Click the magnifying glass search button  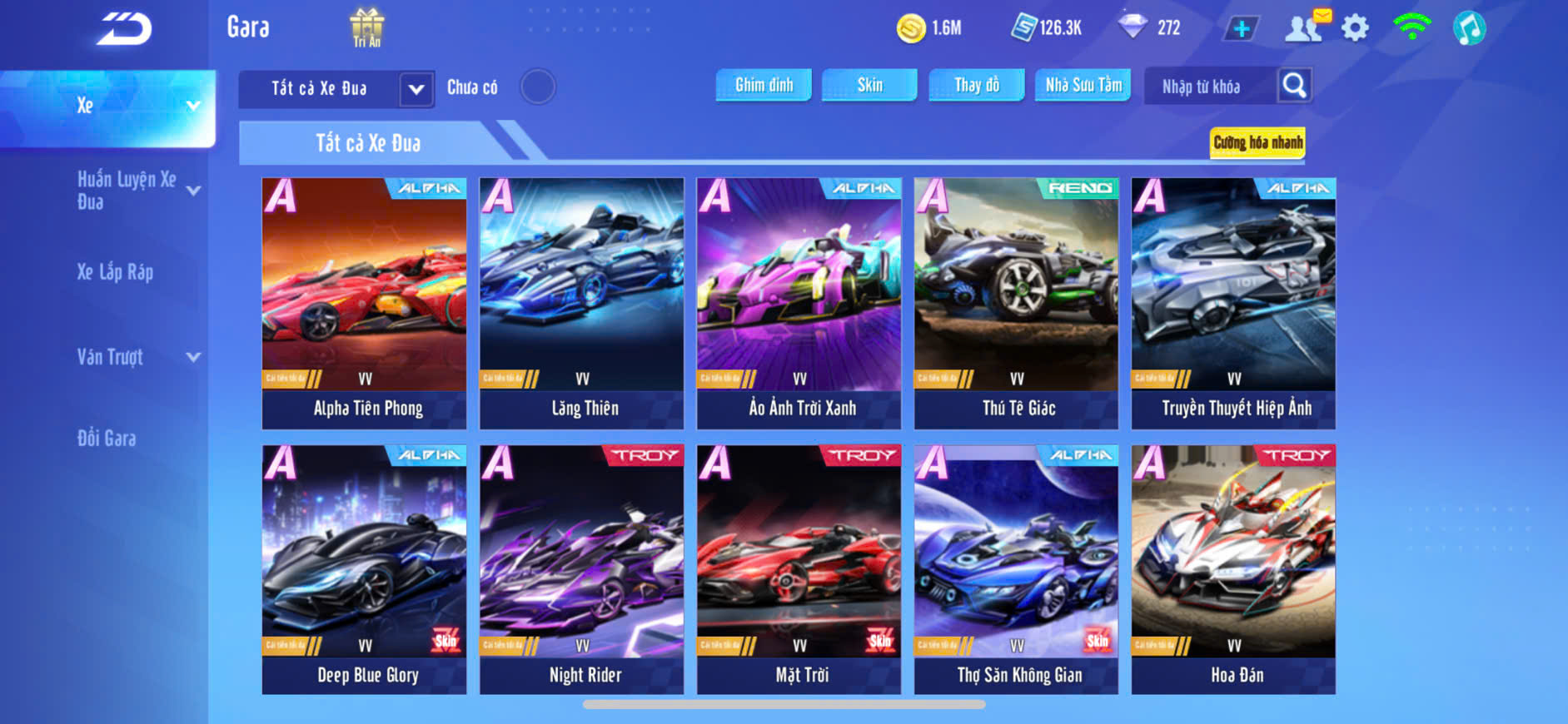pos(1294,86)
